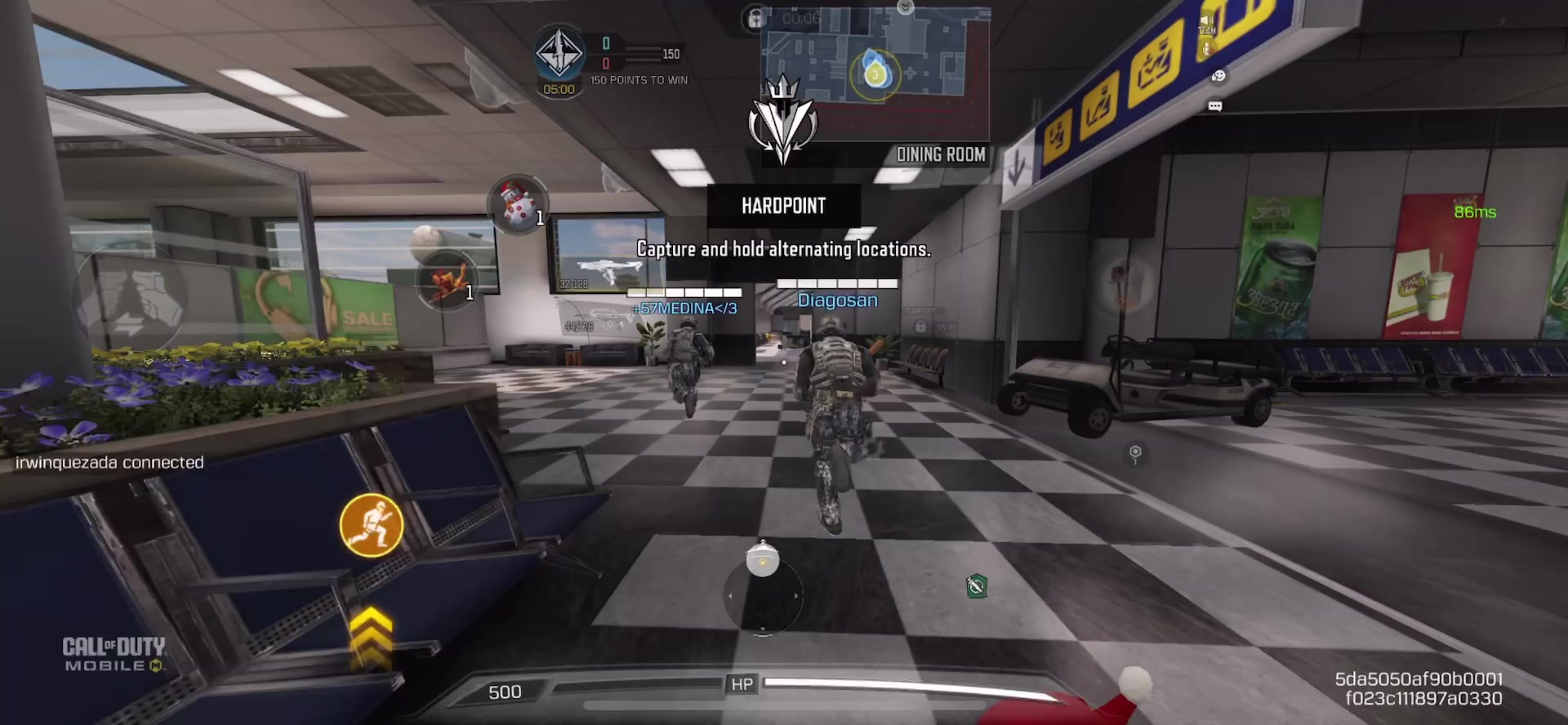Open the text chat bubble

[x=1215, y=106]
